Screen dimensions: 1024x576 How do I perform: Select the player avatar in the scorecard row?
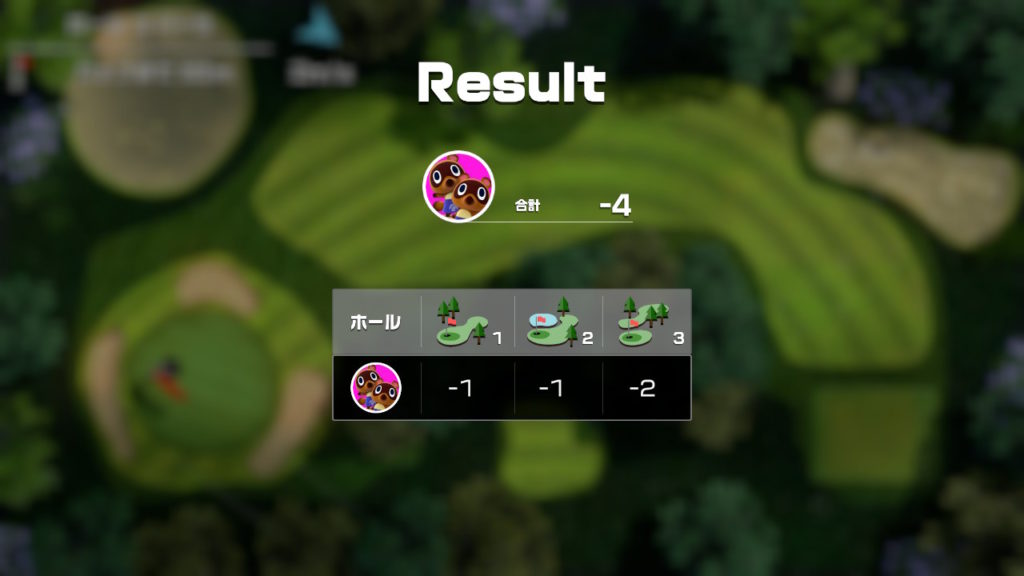[376, 388]
